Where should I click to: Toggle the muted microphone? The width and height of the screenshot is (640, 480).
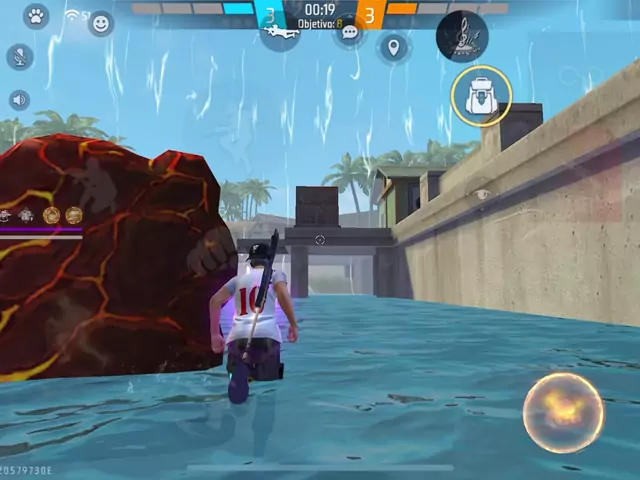click(x=19, y=56)
